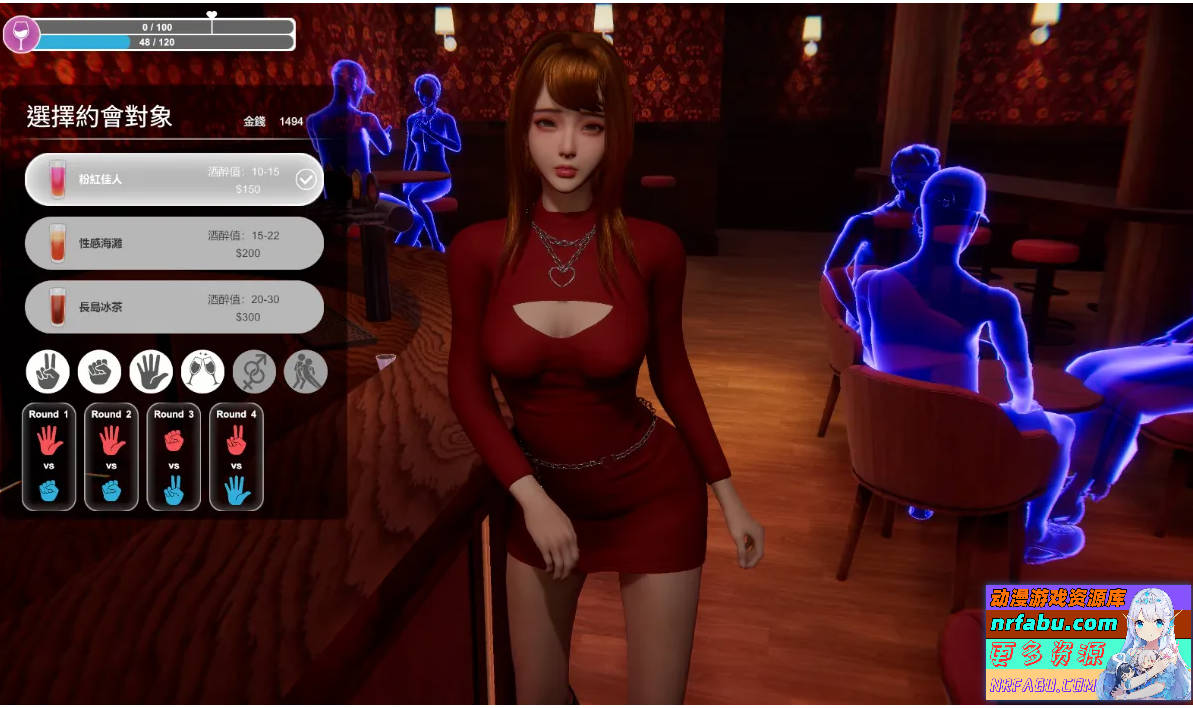Inspect the Round 4 result card

[x=236, y=457]
